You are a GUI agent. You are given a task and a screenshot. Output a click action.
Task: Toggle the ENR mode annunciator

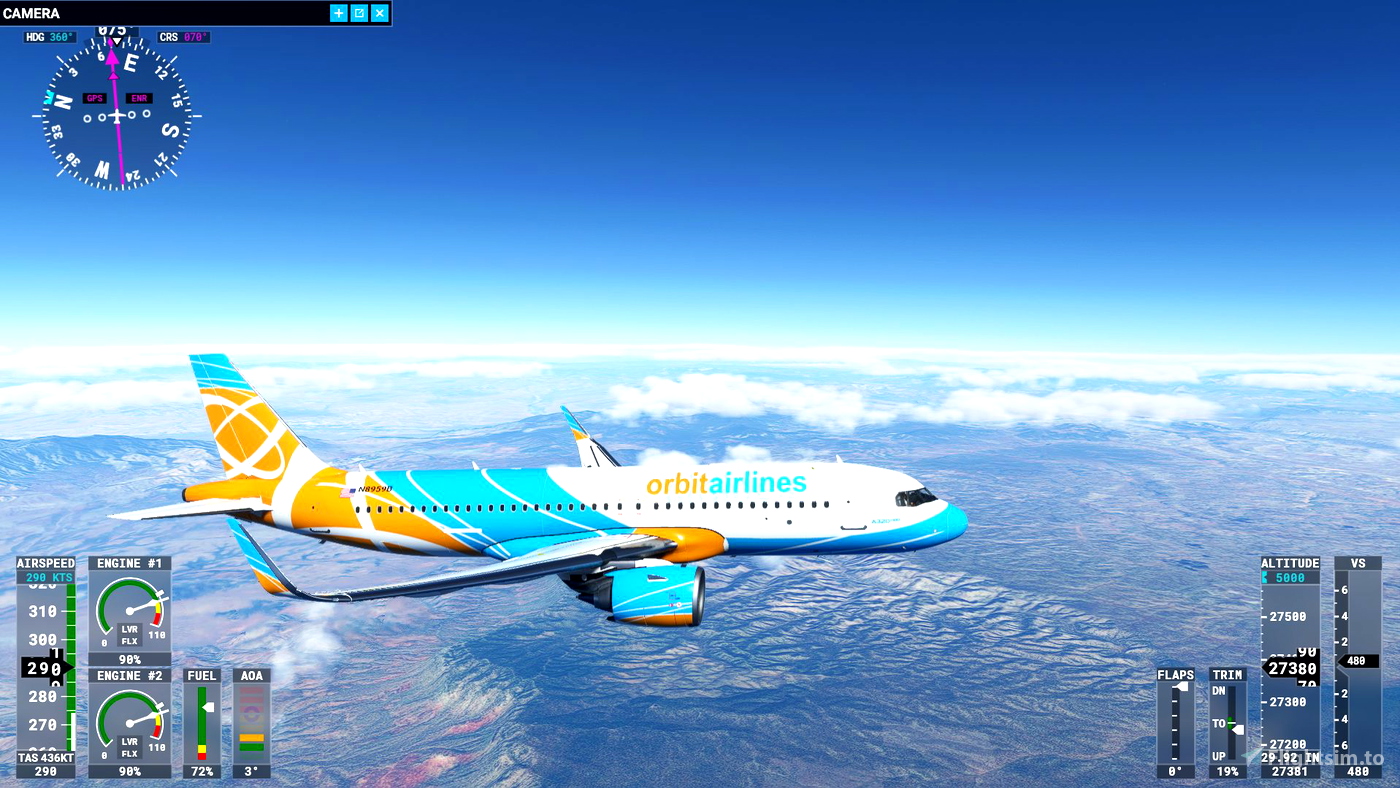tap(138, 98)
